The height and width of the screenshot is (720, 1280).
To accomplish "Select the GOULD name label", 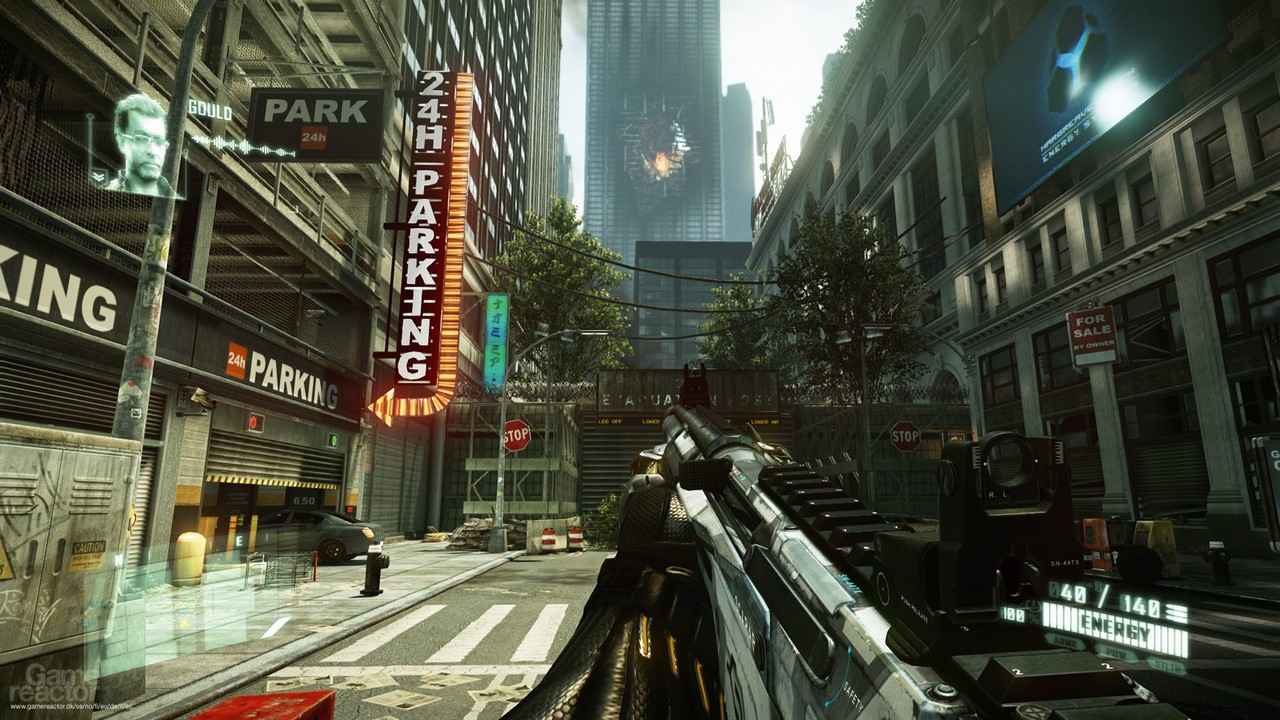I will pos(210,108).
